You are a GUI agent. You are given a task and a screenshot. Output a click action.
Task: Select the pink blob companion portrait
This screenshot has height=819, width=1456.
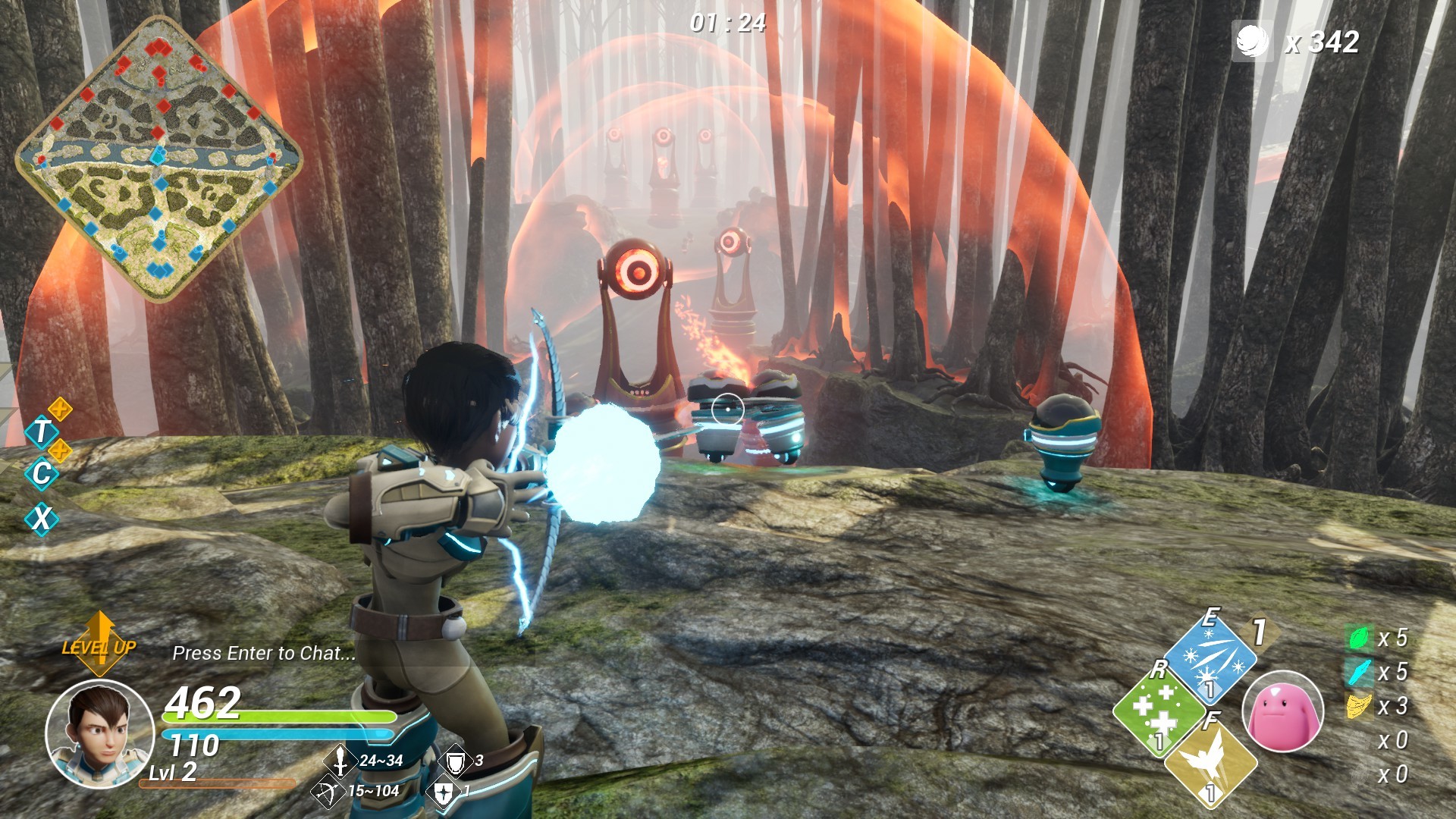(x=1282, y=711)
